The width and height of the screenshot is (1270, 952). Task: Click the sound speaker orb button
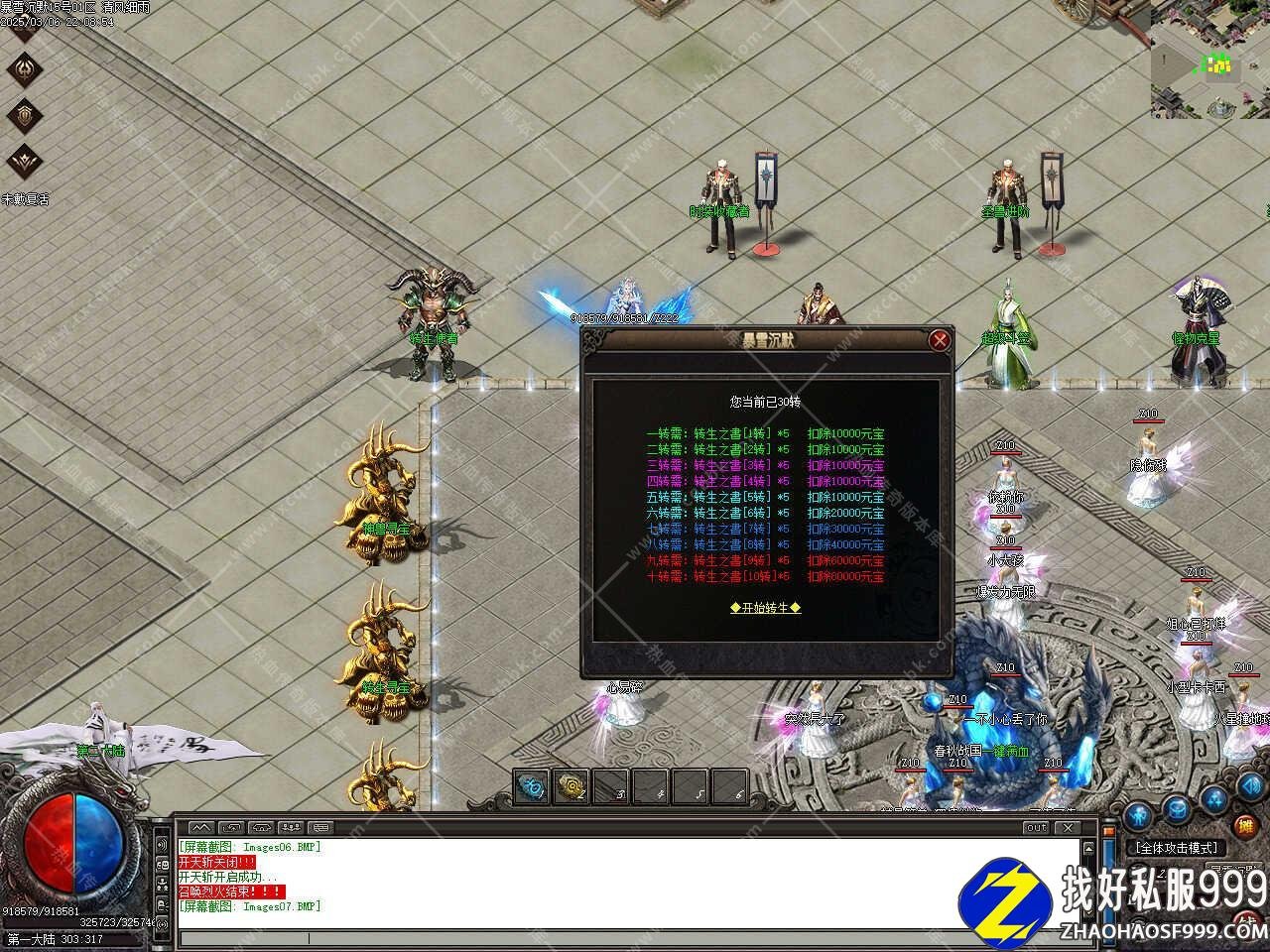[1249, 787]
